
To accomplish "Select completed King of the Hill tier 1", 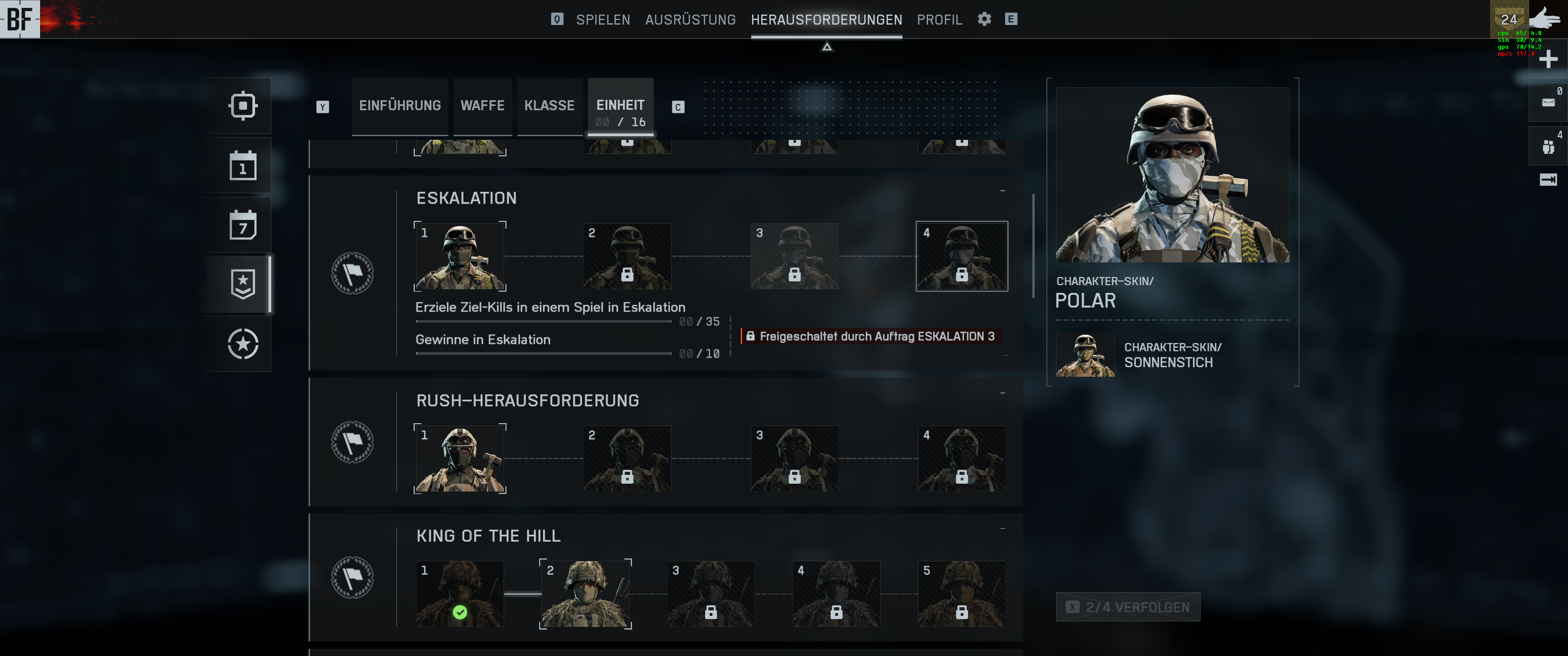I will (x=459, y=593).
